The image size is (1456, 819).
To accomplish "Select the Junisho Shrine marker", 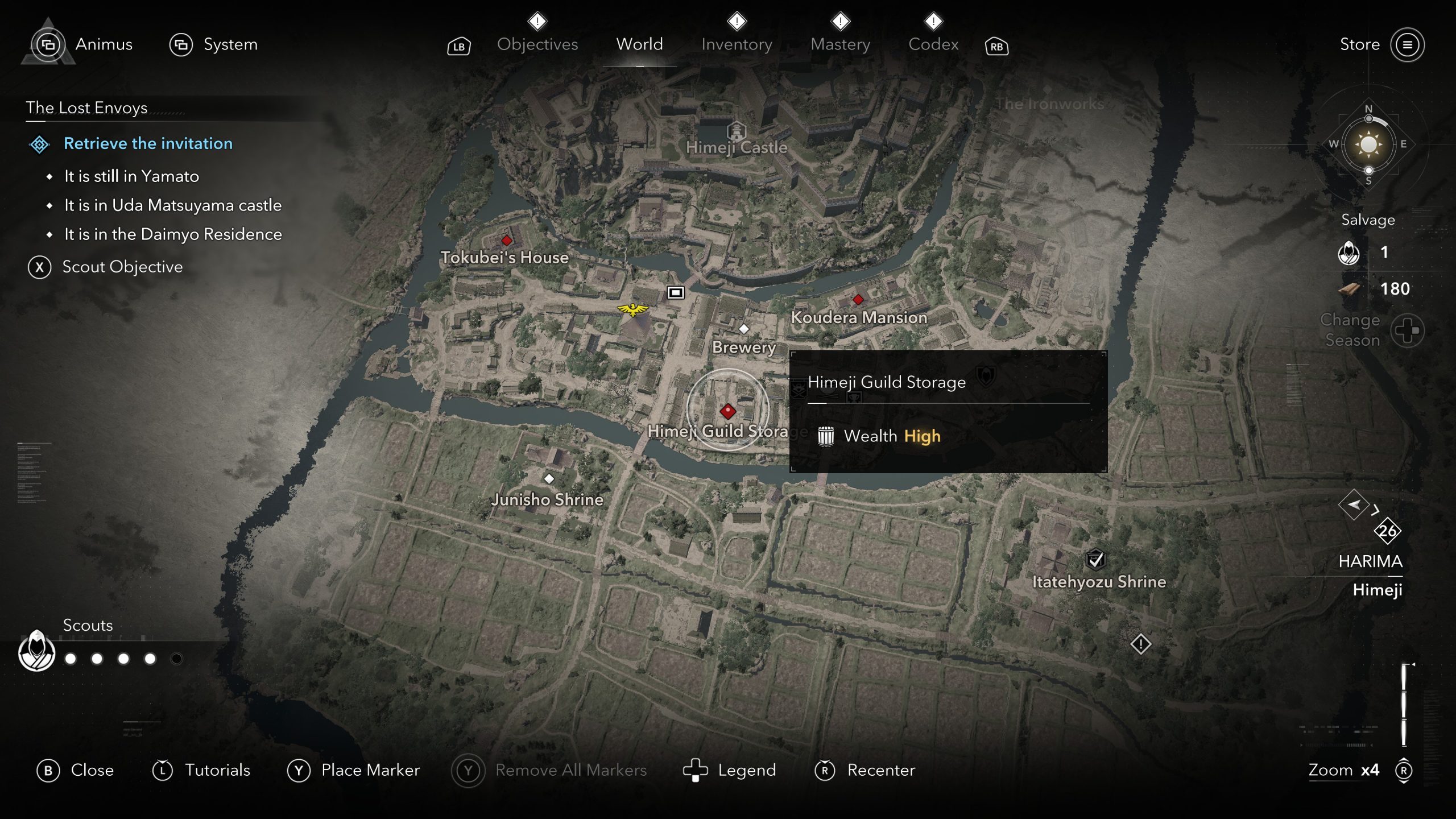I will [x=549, y=479].
